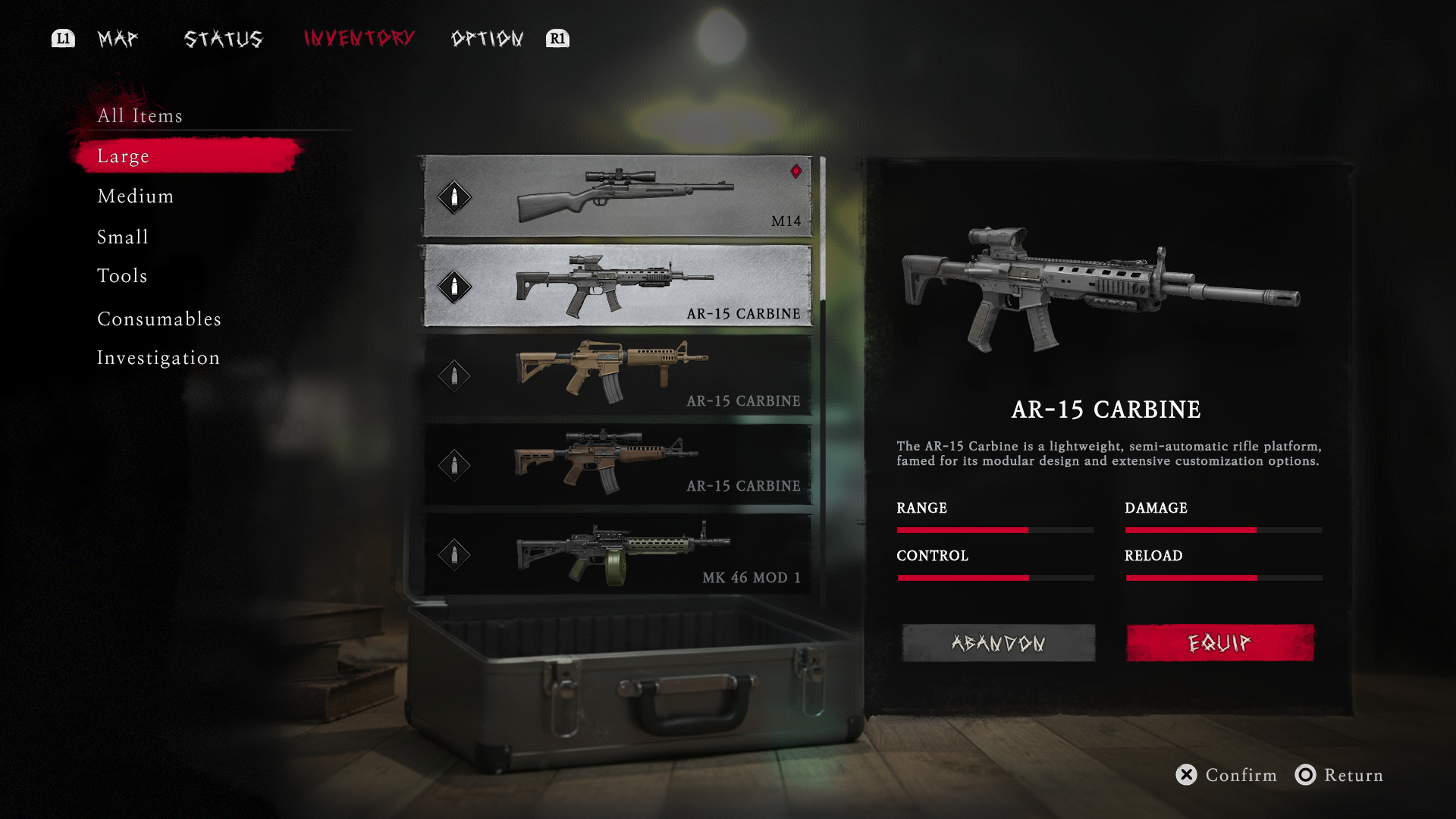The image size is (1456, 819).
Task: Open the Status tab
Action: (224, 39)
